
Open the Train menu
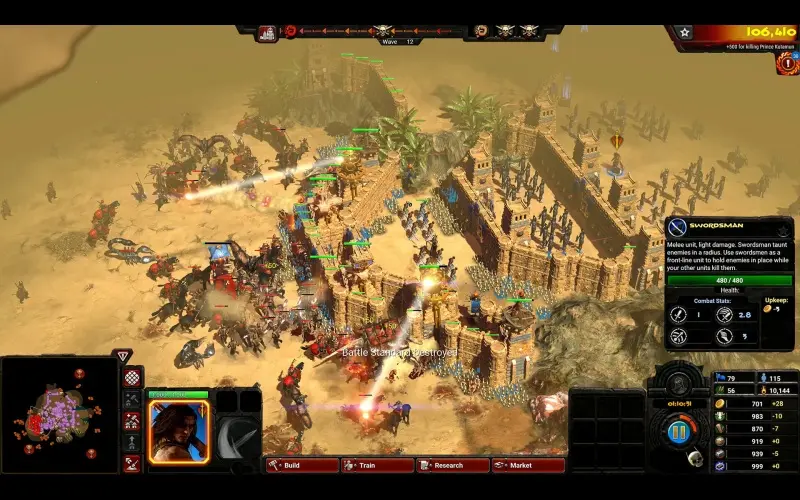[x=377, y=465]
